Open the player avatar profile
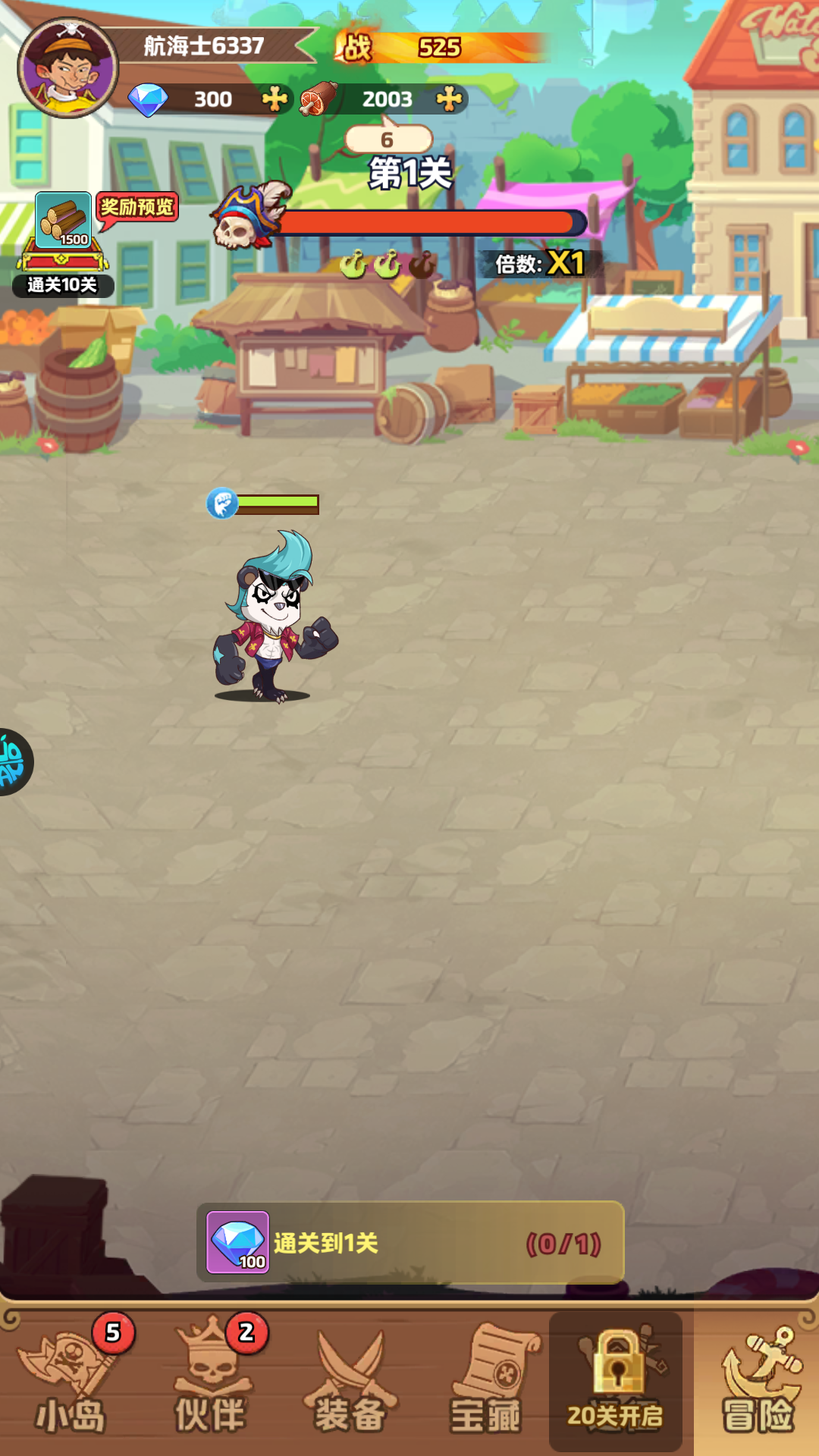Viewport: 819px width, 1456px height. pos(68,68)
